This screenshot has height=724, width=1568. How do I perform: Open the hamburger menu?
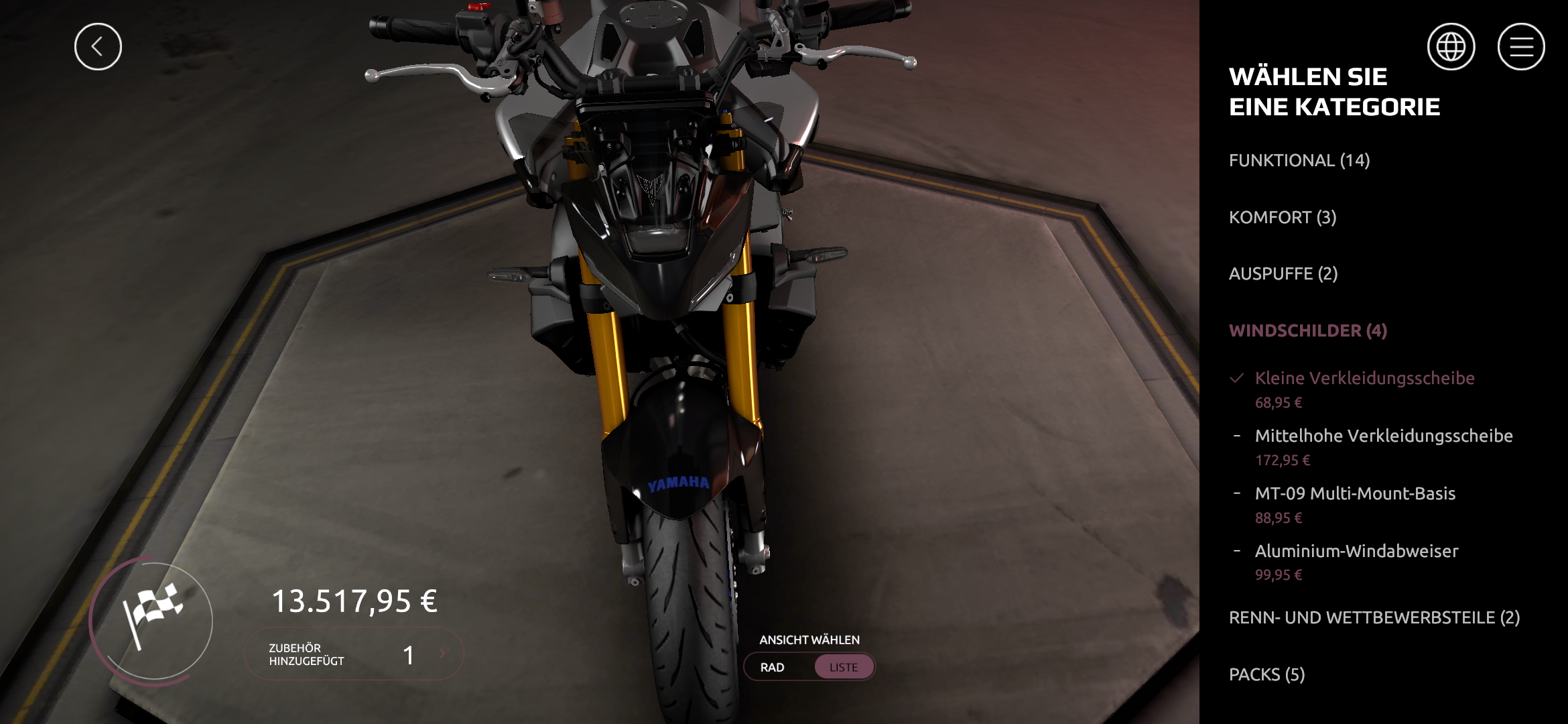1520,47
